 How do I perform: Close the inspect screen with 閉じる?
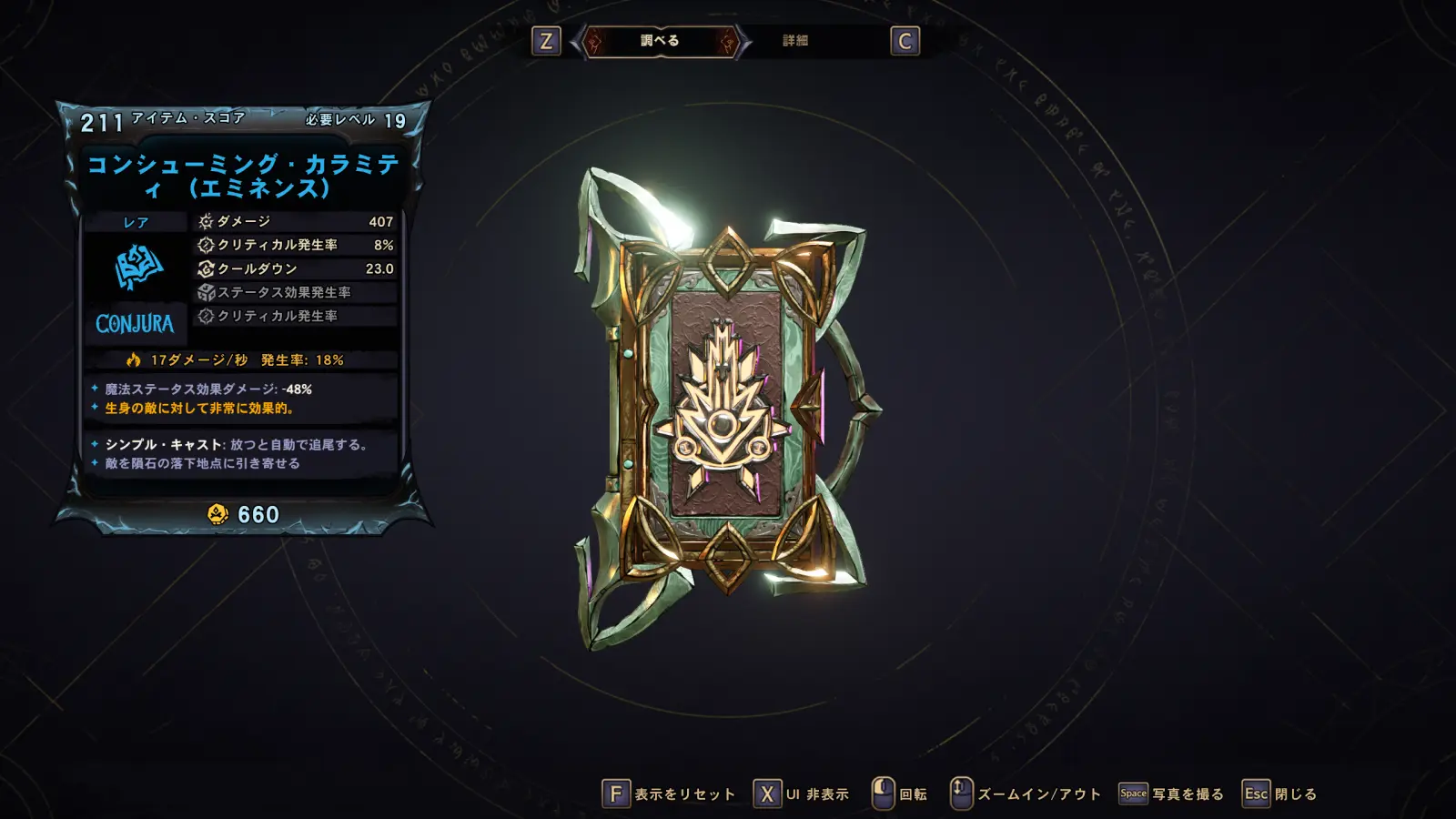point(1280,794)
